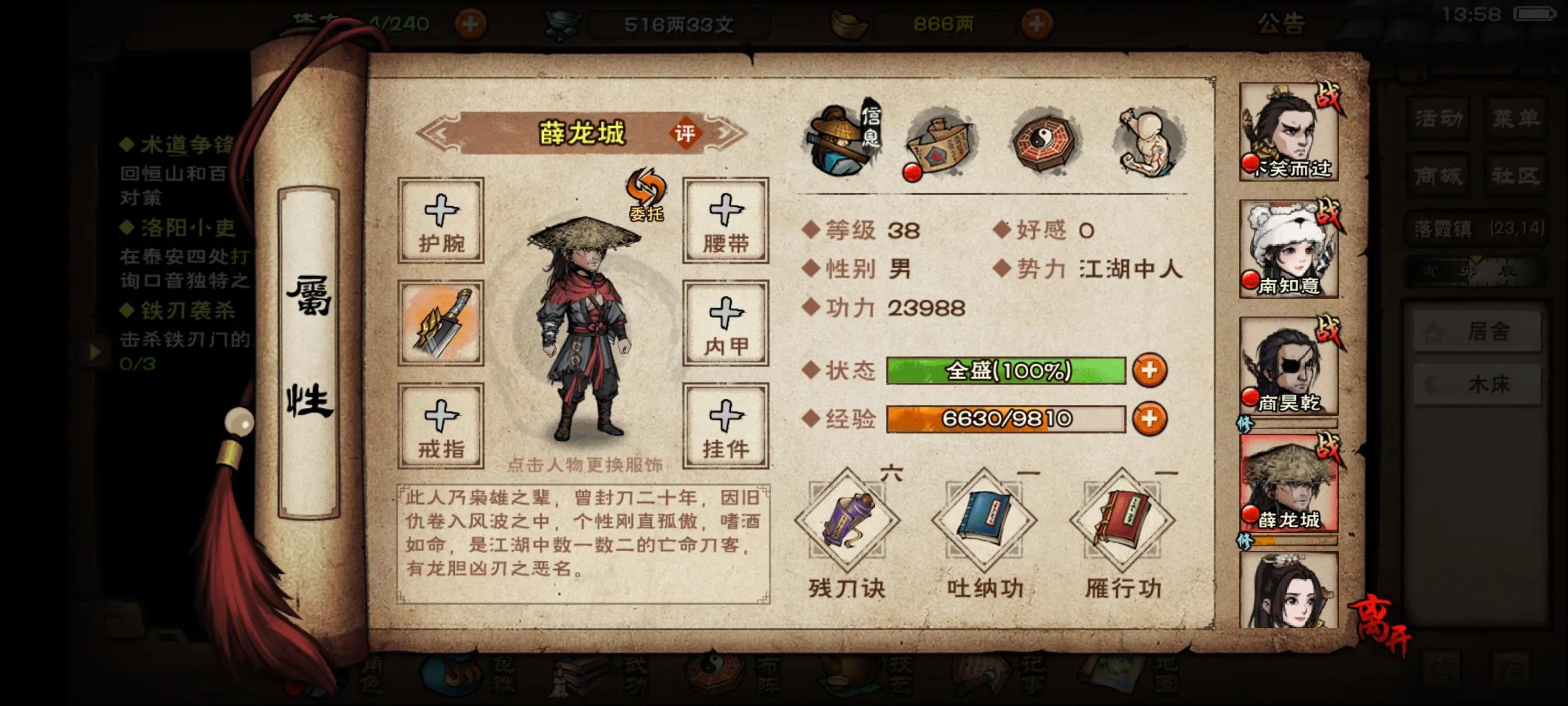Image resolution: width=1568 pixels, height=706 pixels.
Task: Select the 残刀诀 skill scroll
Action: pos(847,521)
